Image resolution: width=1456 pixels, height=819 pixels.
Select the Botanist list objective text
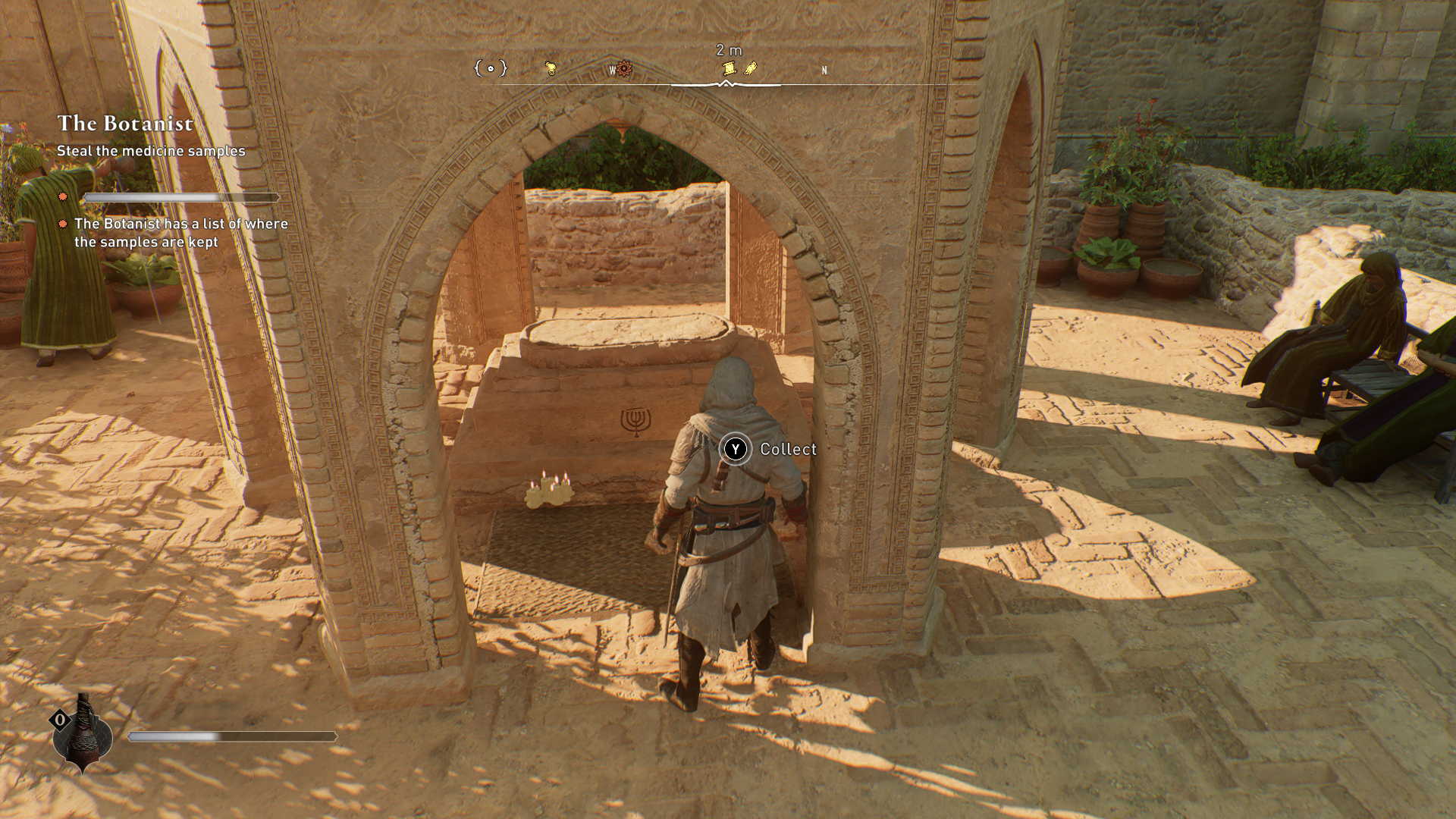[x=180, y=233]
